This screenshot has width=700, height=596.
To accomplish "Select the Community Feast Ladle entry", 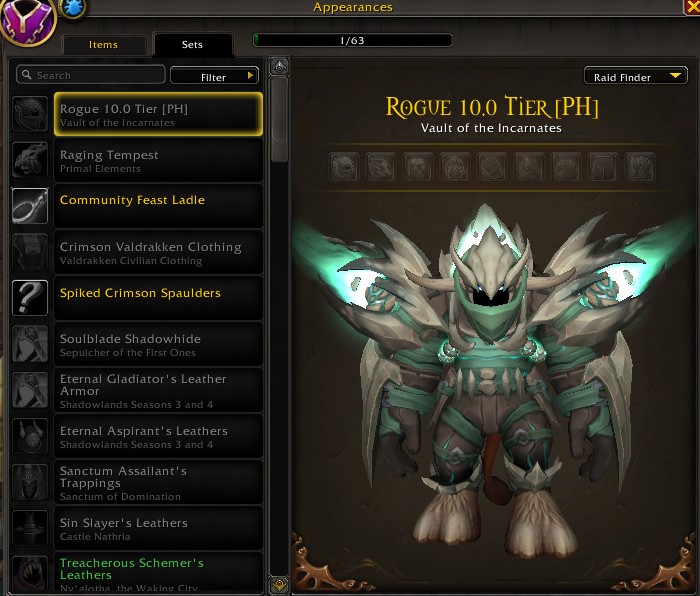I will coord(158,206).
